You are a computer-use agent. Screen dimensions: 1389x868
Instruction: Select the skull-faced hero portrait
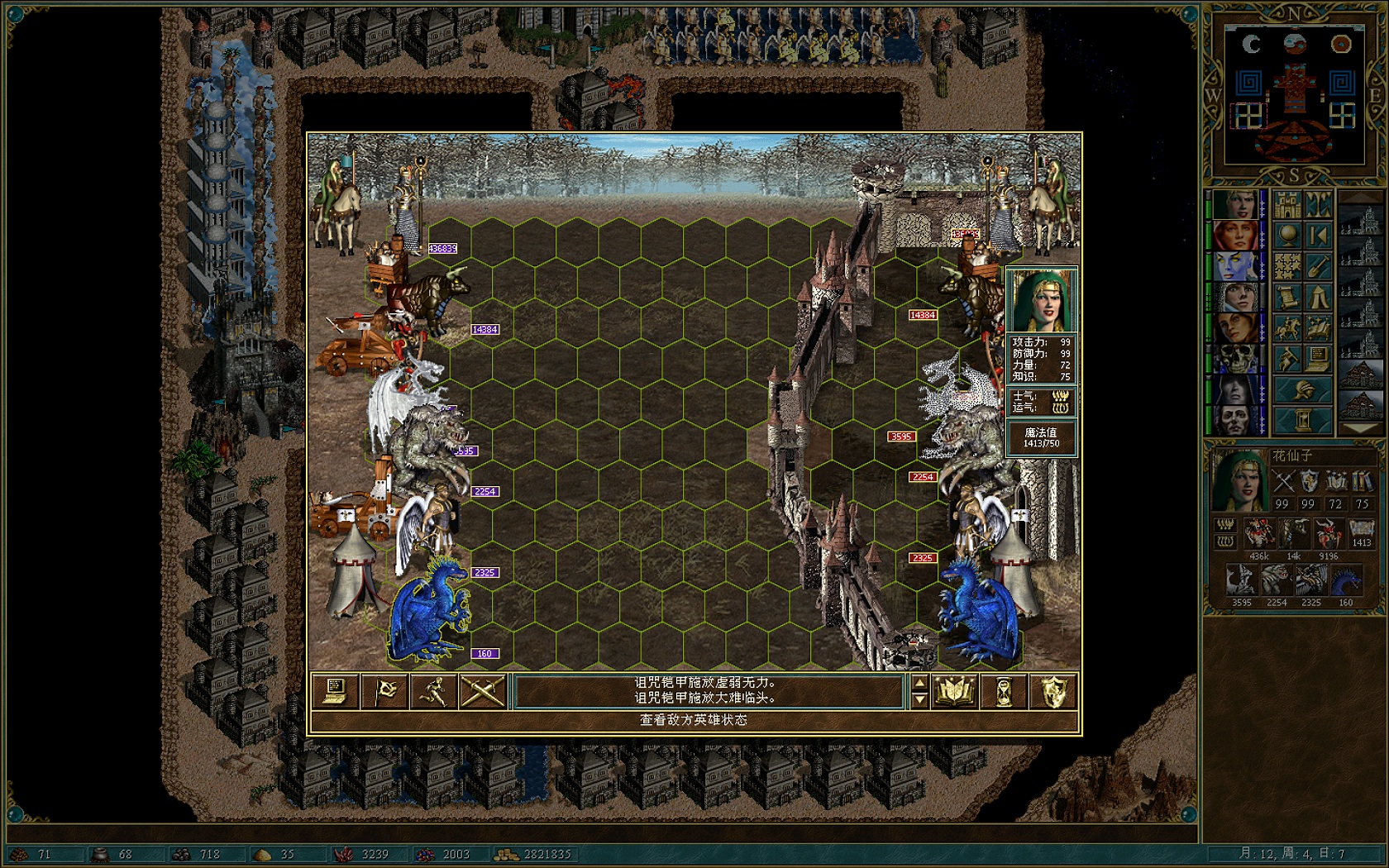coord(1237,359)
